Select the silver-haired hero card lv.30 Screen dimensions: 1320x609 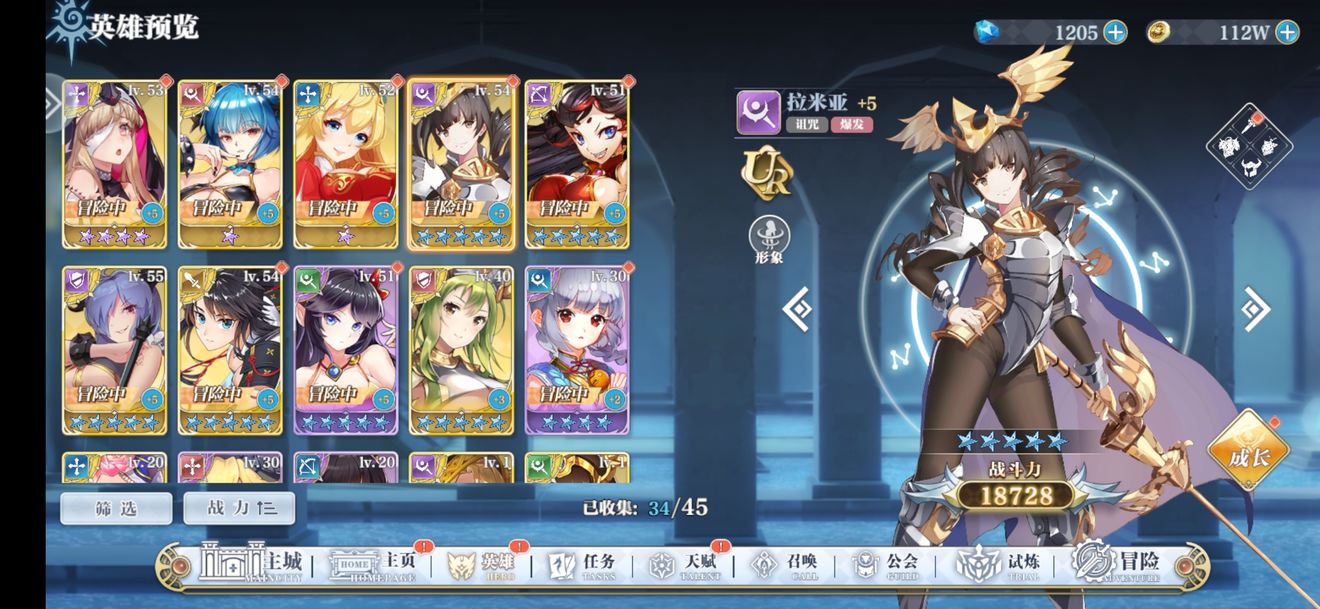coord(577,349)
